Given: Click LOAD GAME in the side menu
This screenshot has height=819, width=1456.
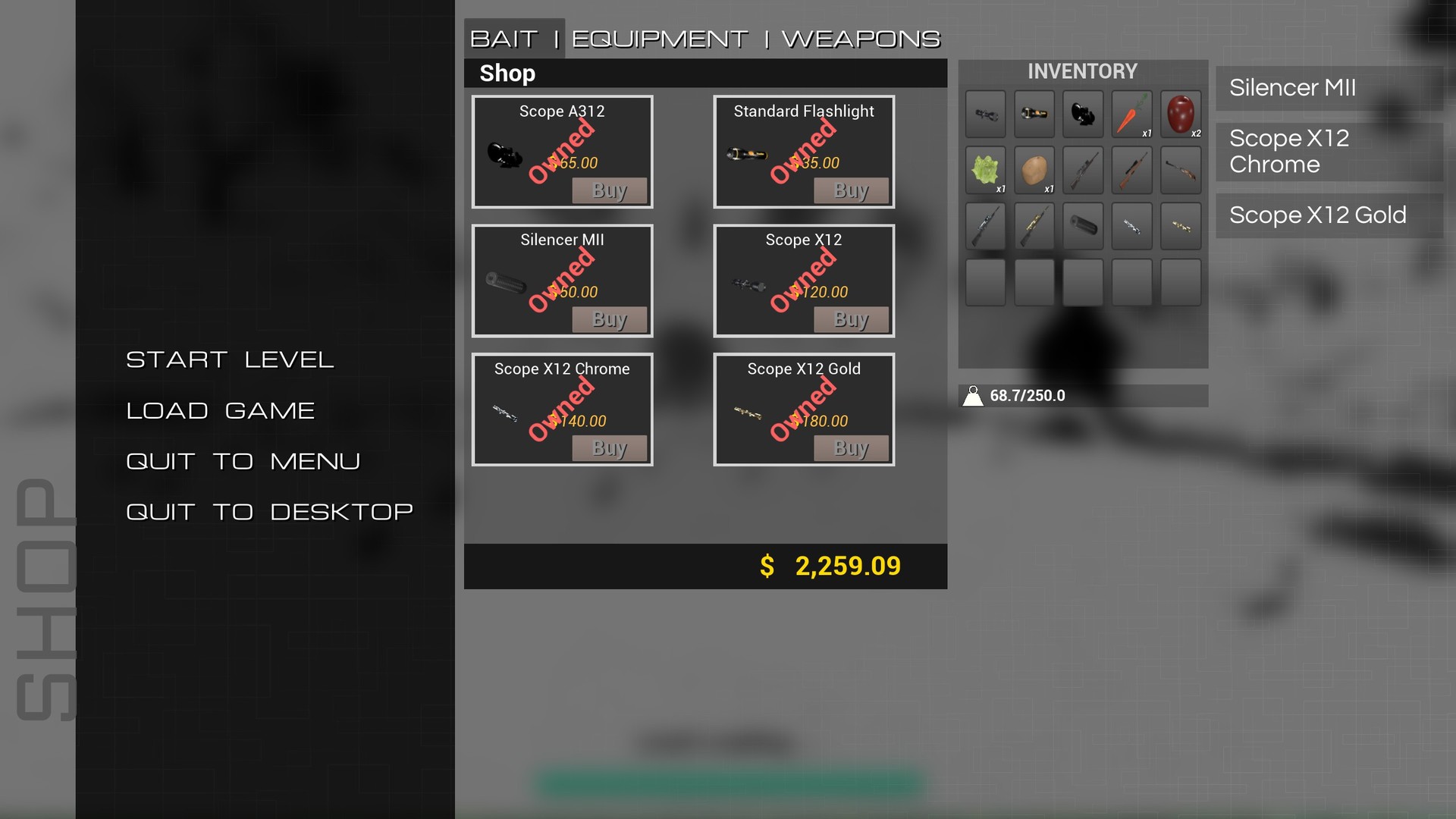Looking at the screenshot, I should 220,410.
